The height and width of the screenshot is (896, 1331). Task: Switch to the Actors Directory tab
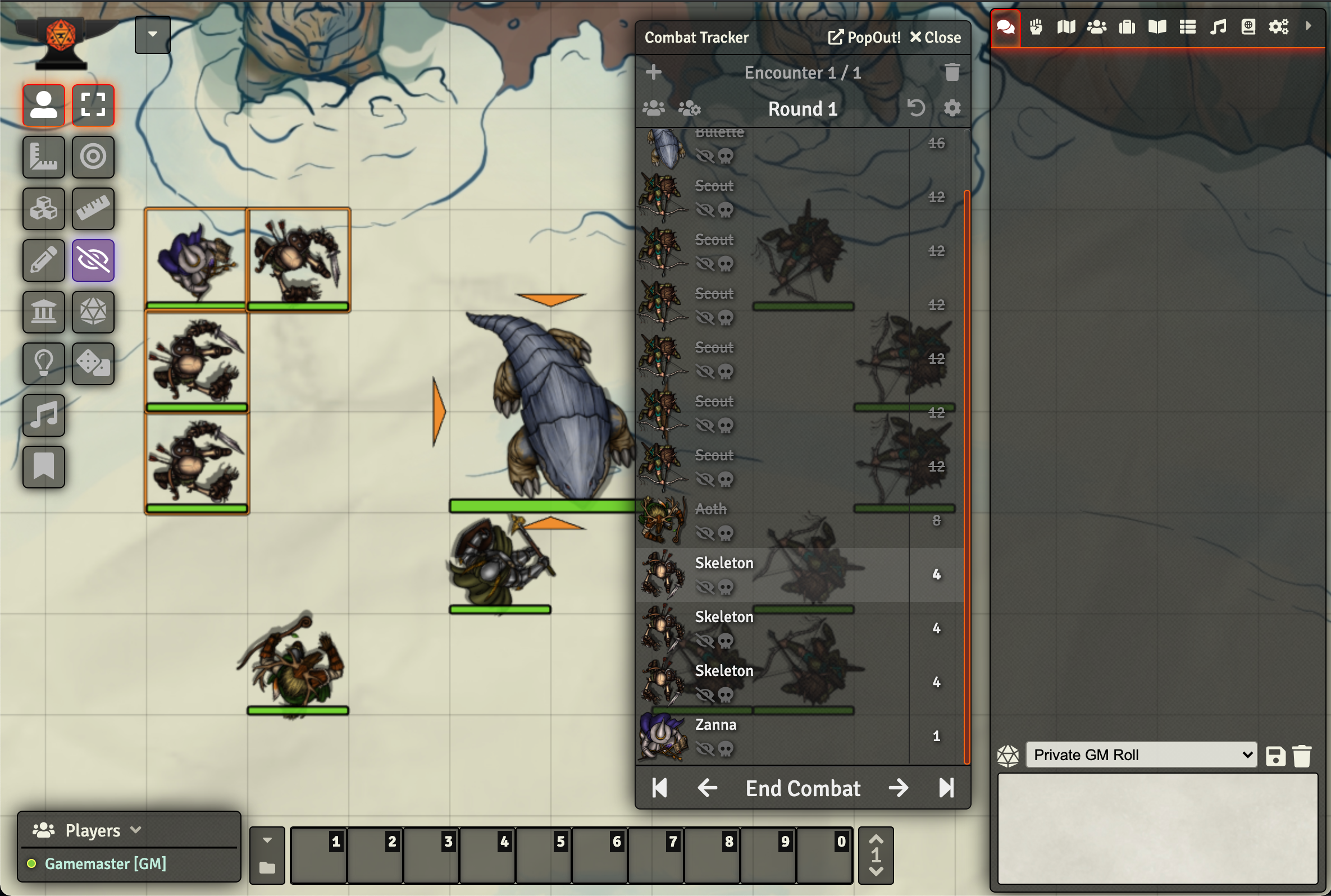(1096, 26)
